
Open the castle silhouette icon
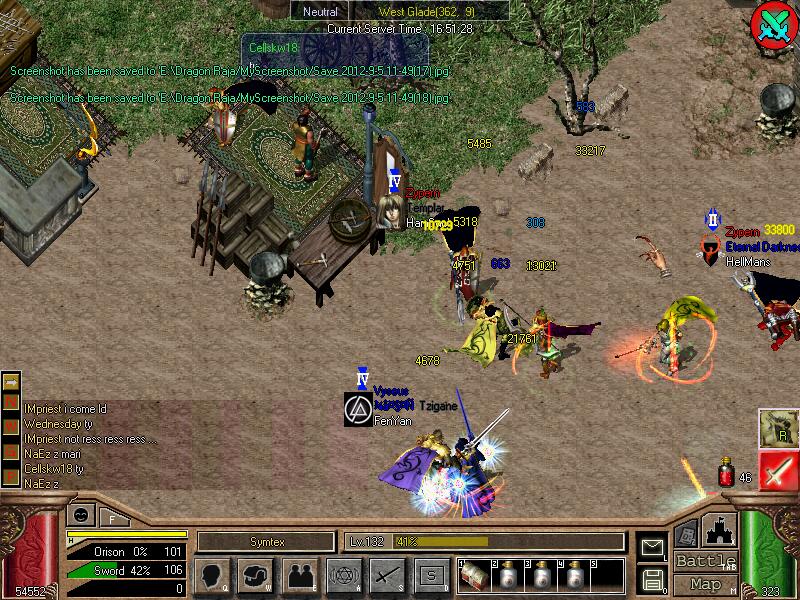(x=721, y=530)
